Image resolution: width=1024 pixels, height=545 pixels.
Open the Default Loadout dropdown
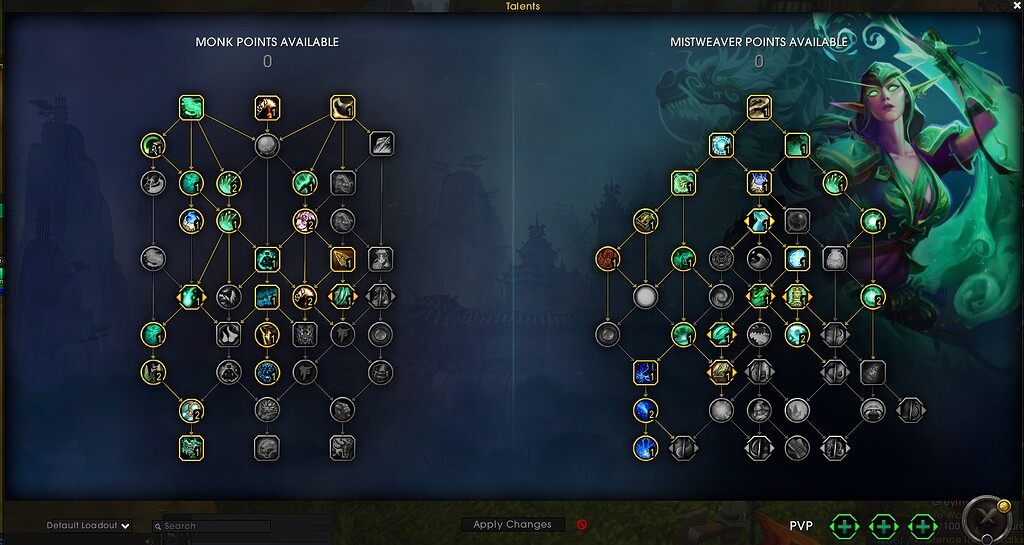[89, 526]
